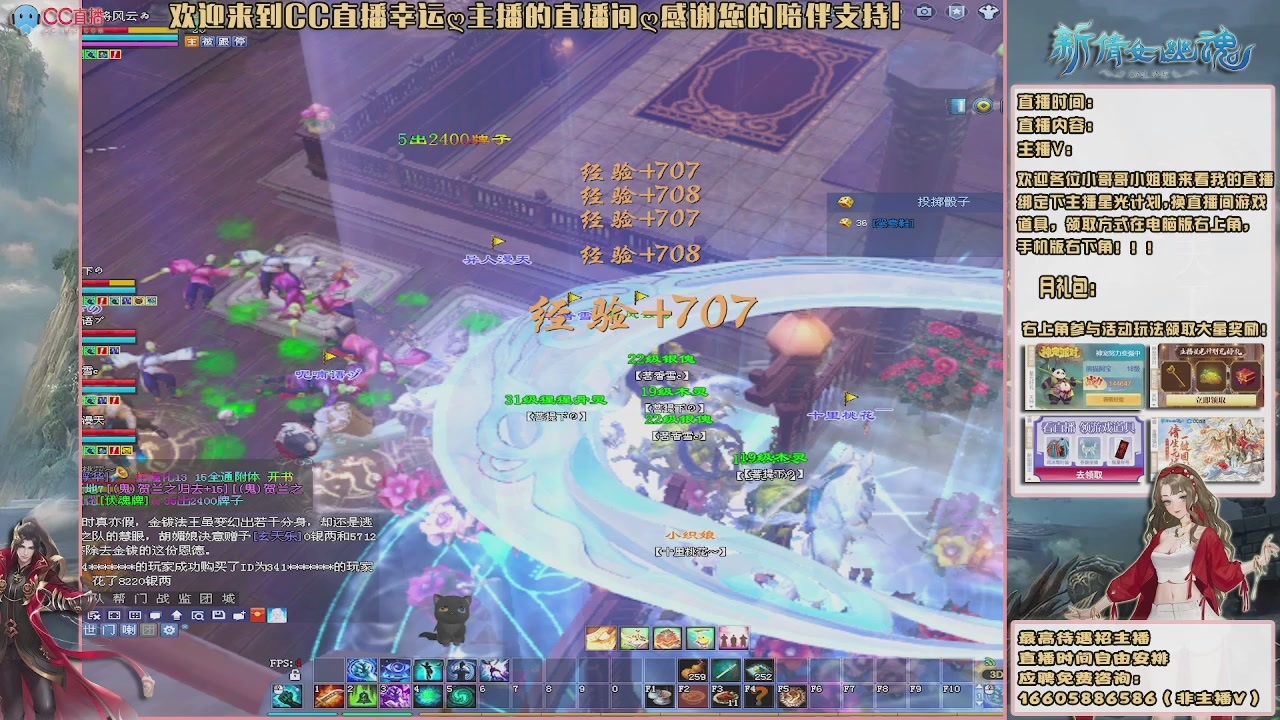Image resolution: width=1280 pixels, height=720 pixels.
Task: Click the dice icon in the 投掷骰子 notification
Action: tap(845, 201)
